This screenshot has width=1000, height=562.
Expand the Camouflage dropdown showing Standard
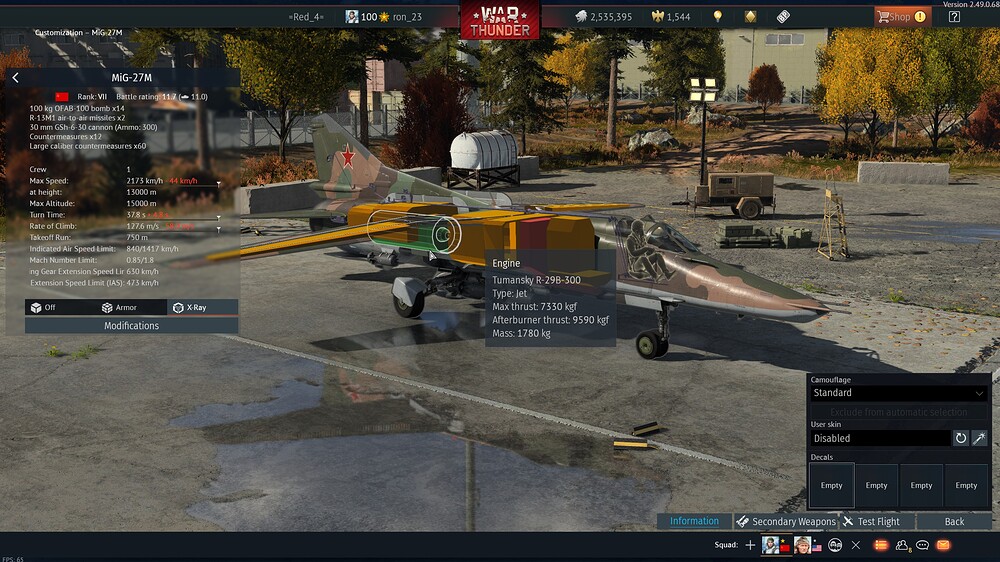tap(897, 393)
